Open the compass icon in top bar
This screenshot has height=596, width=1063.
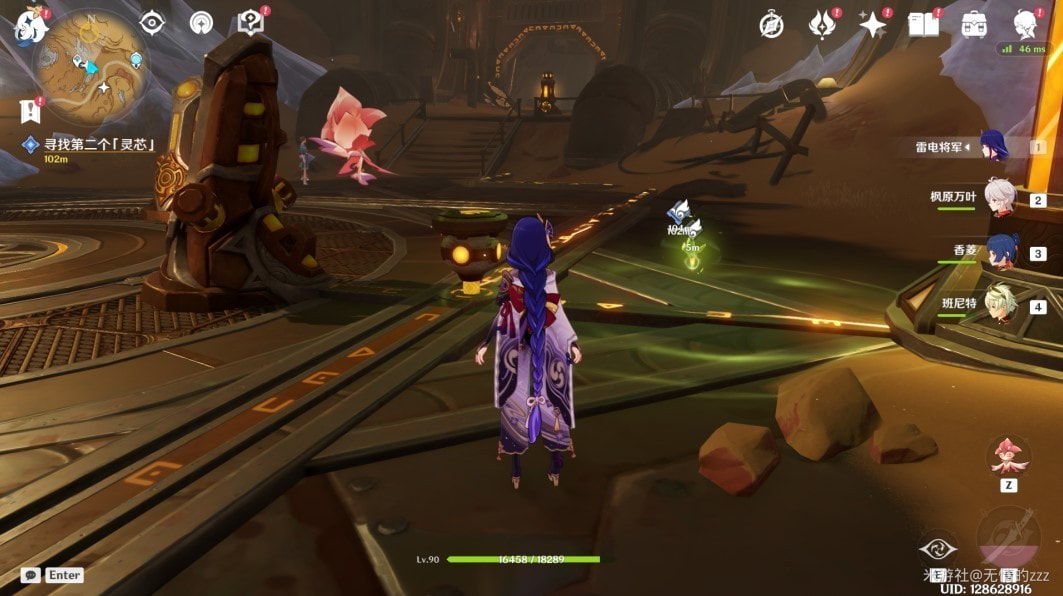(771, 25)
